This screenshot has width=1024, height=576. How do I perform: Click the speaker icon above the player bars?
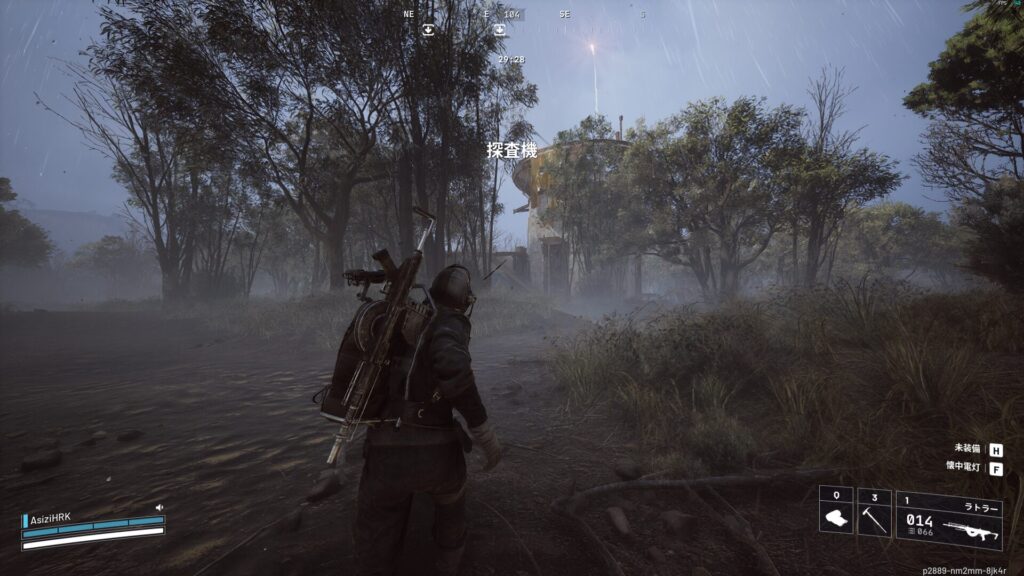159,508
